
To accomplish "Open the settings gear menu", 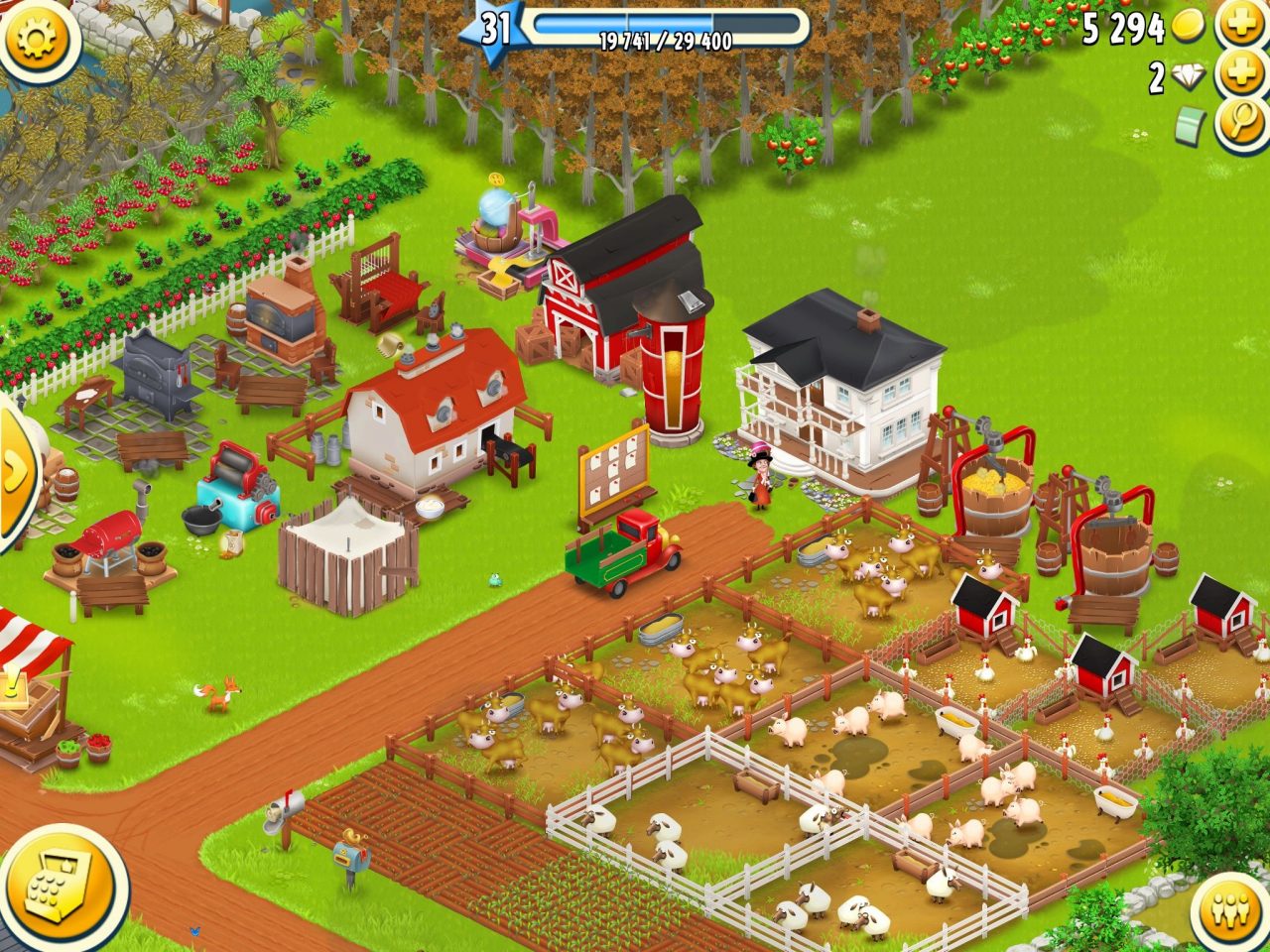I will click(38, 40).
